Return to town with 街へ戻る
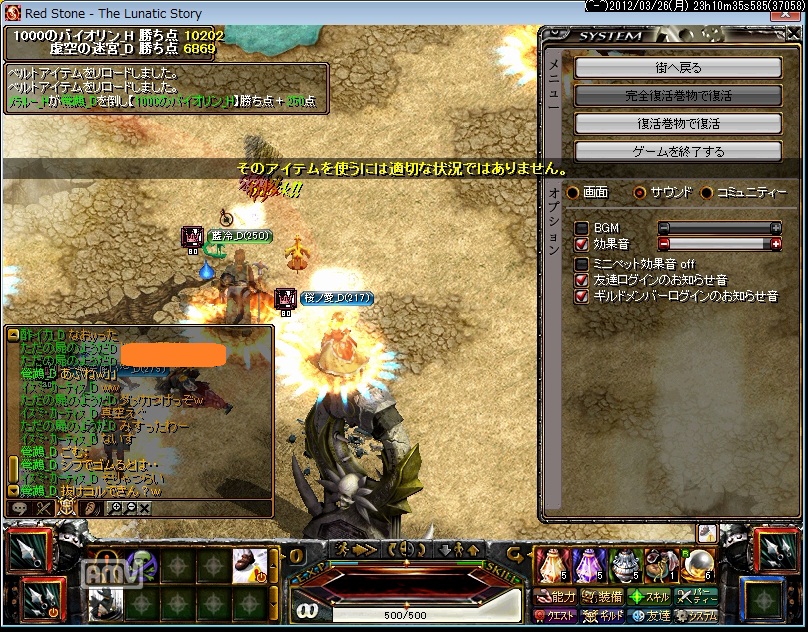 [677, 68]
